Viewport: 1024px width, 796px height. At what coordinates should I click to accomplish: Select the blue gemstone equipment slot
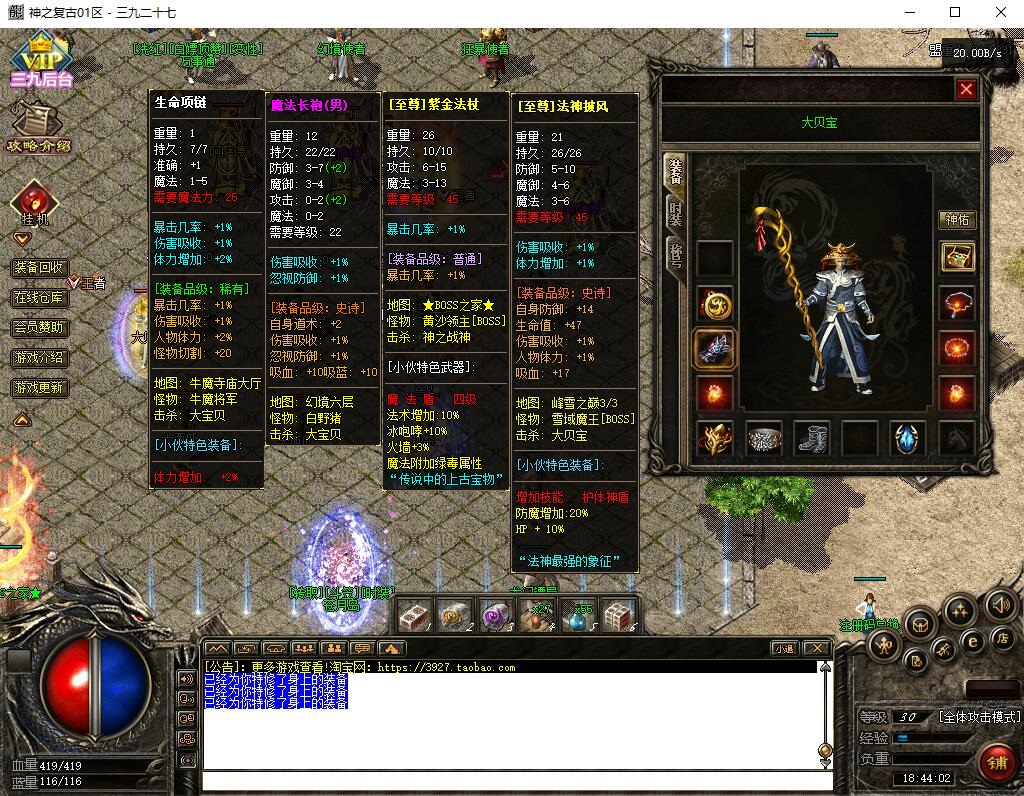[908, 438]
